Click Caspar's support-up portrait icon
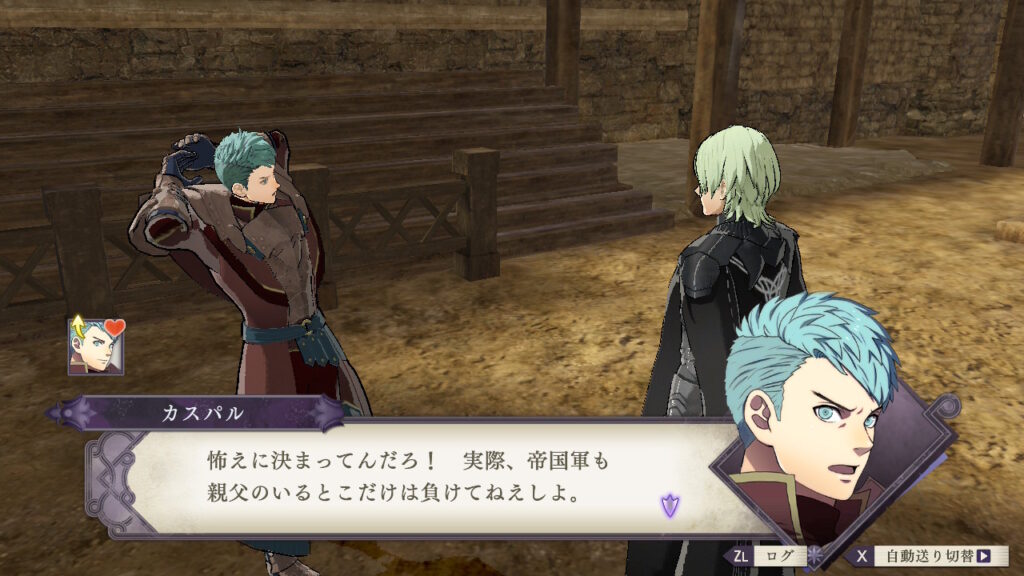 click(x=95, y=346)
